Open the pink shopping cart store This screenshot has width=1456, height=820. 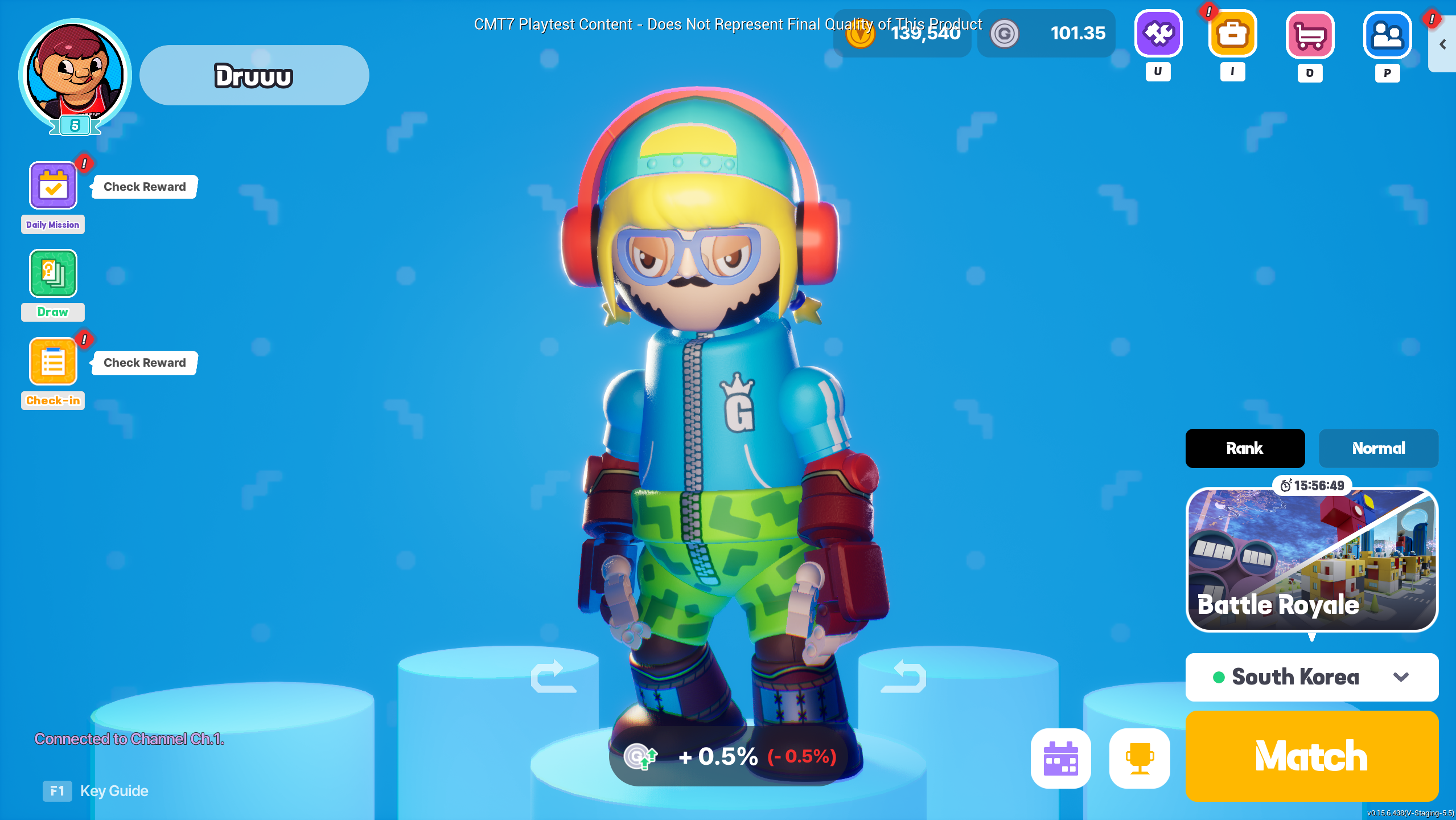tap(1310, 35)
